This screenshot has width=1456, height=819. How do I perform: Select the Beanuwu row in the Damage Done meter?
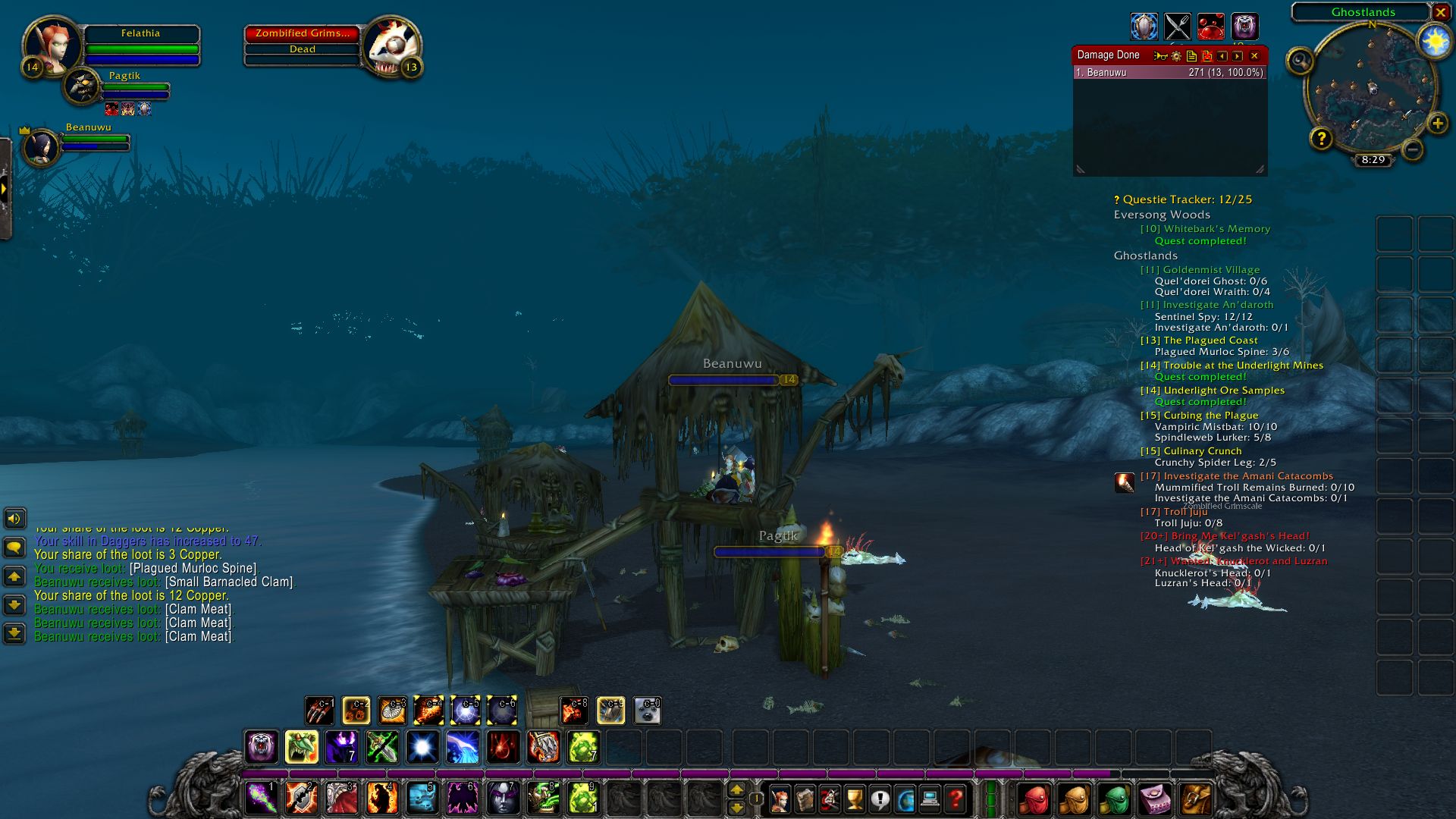[1168, 72]
